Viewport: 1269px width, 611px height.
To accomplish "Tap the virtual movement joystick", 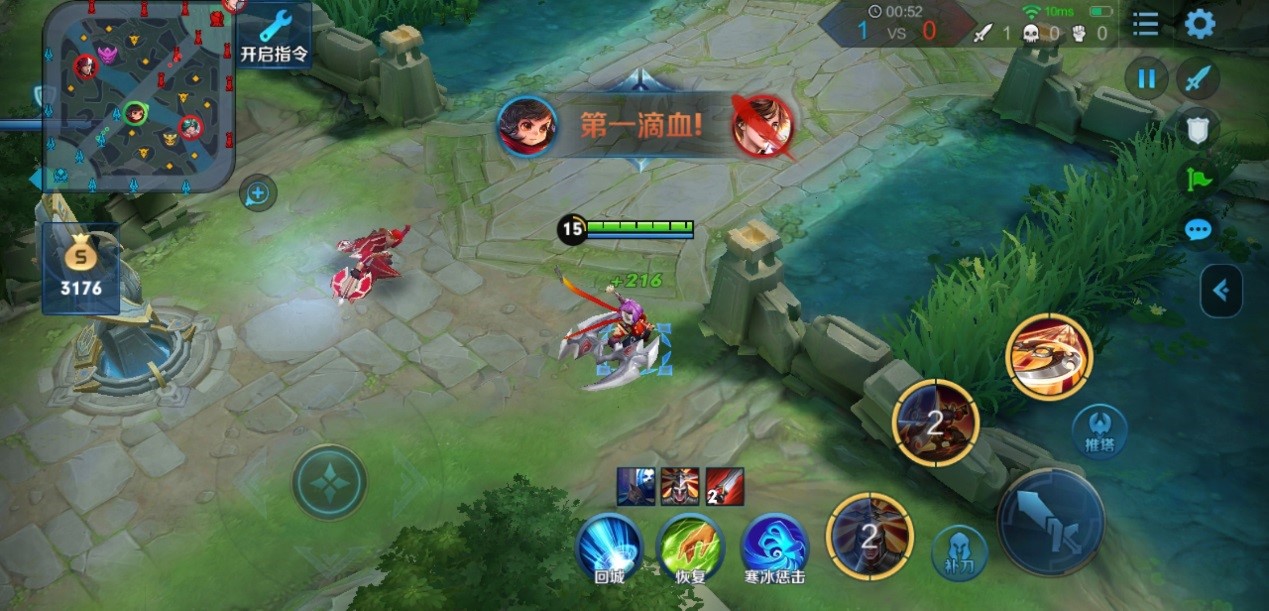I will click(x=329, y=482).
